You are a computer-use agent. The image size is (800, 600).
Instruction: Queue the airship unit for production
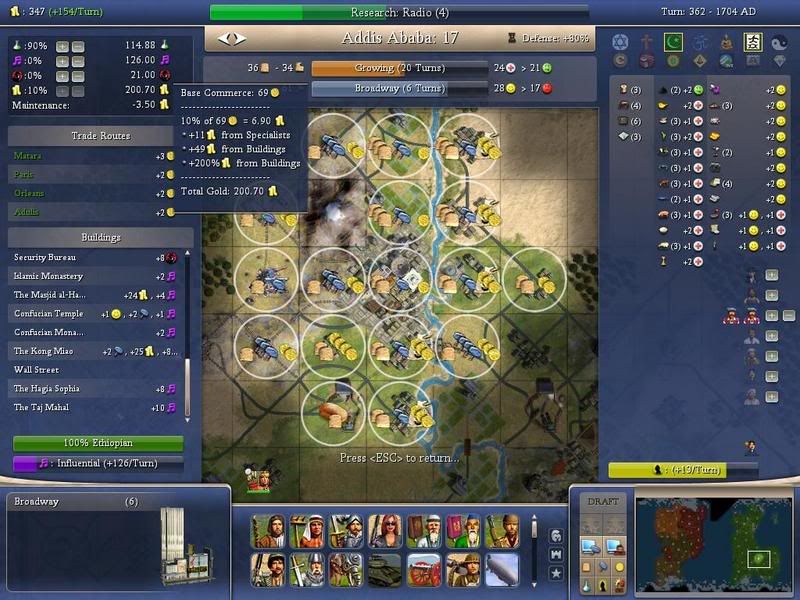pos(502,568)
